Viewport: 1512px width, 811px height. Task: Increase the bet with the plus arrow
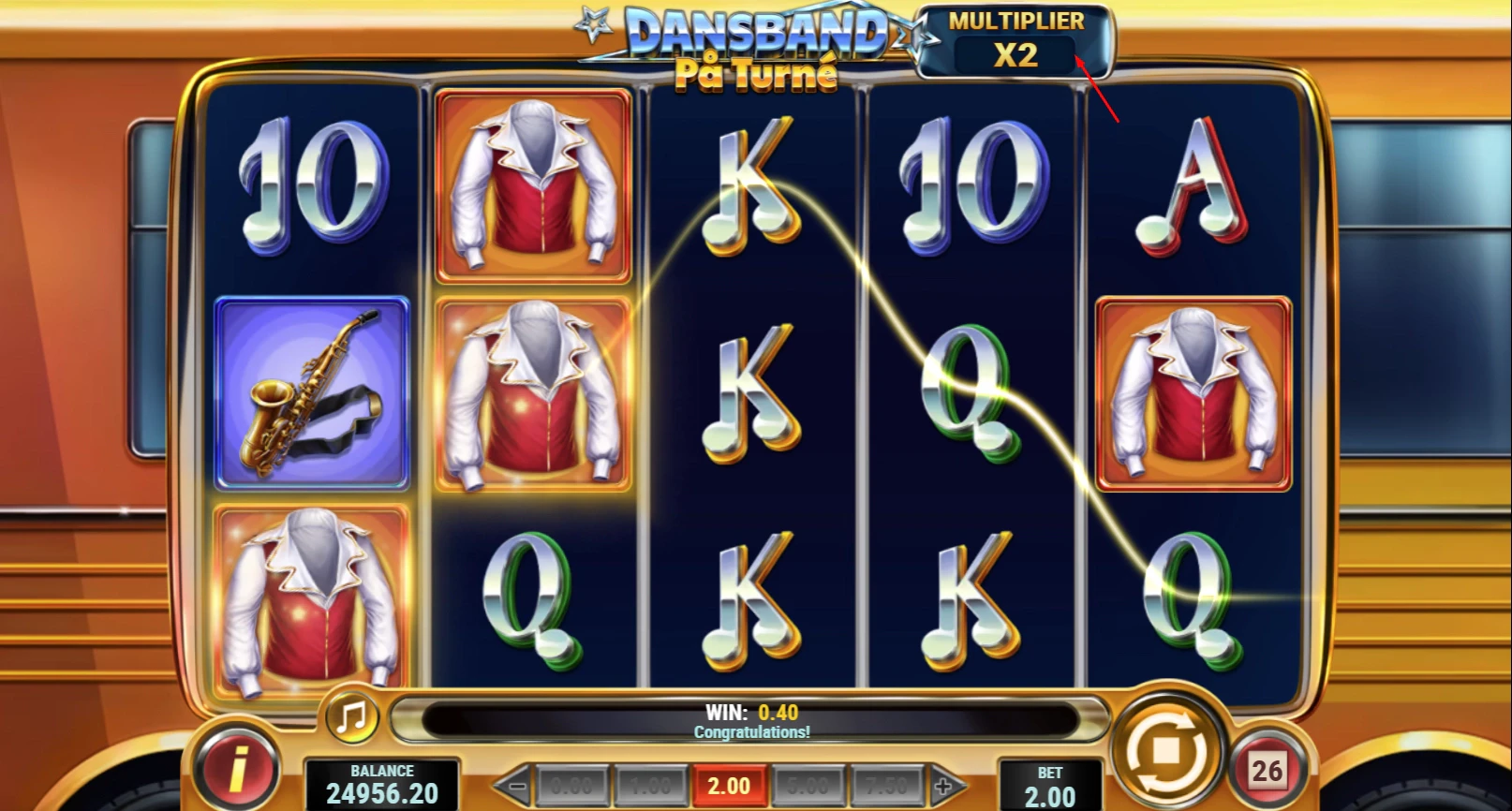pos(944,787)
